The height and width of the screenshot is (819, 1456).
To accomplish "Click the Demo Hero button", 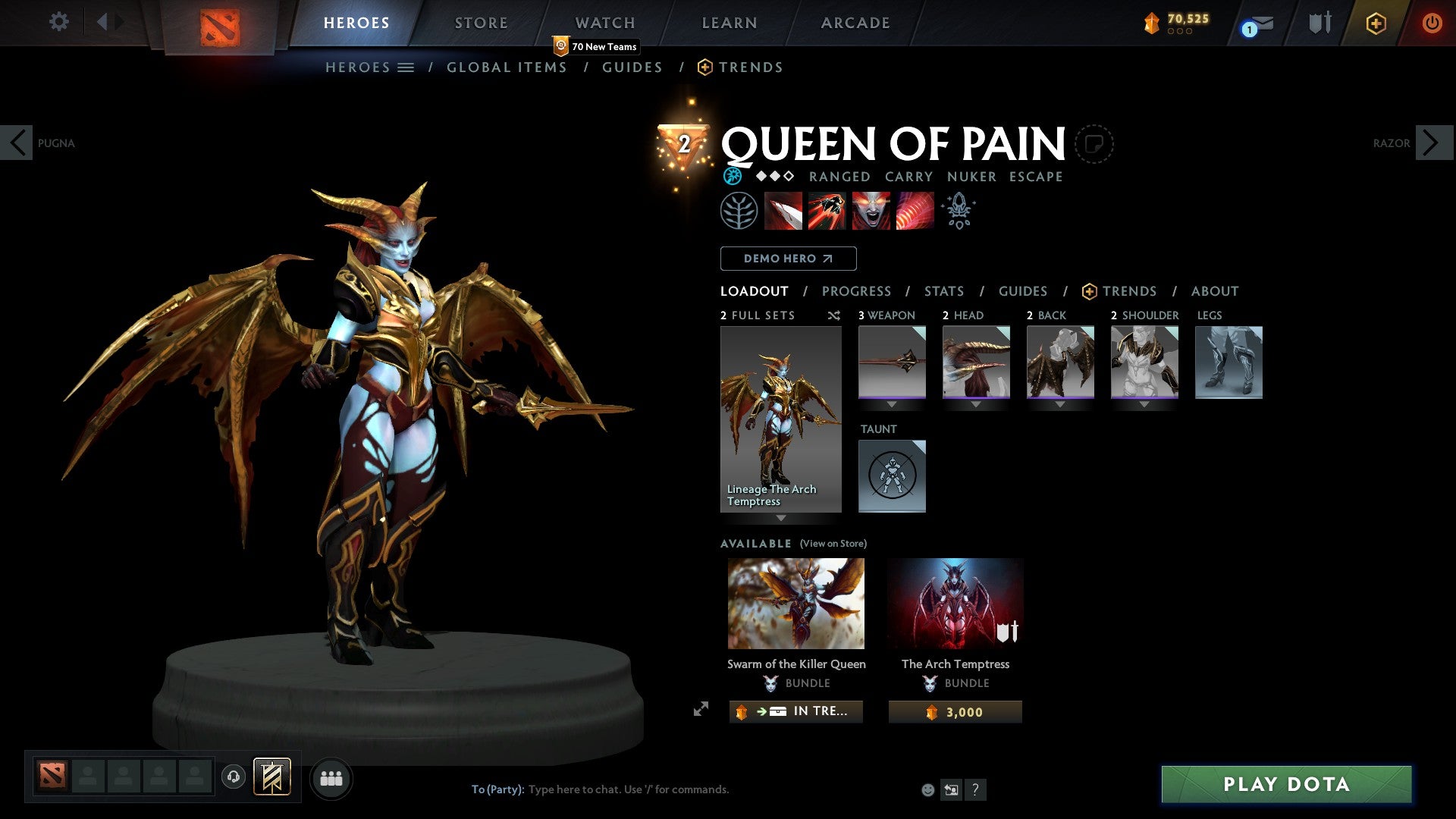I will tap(787, 258).
